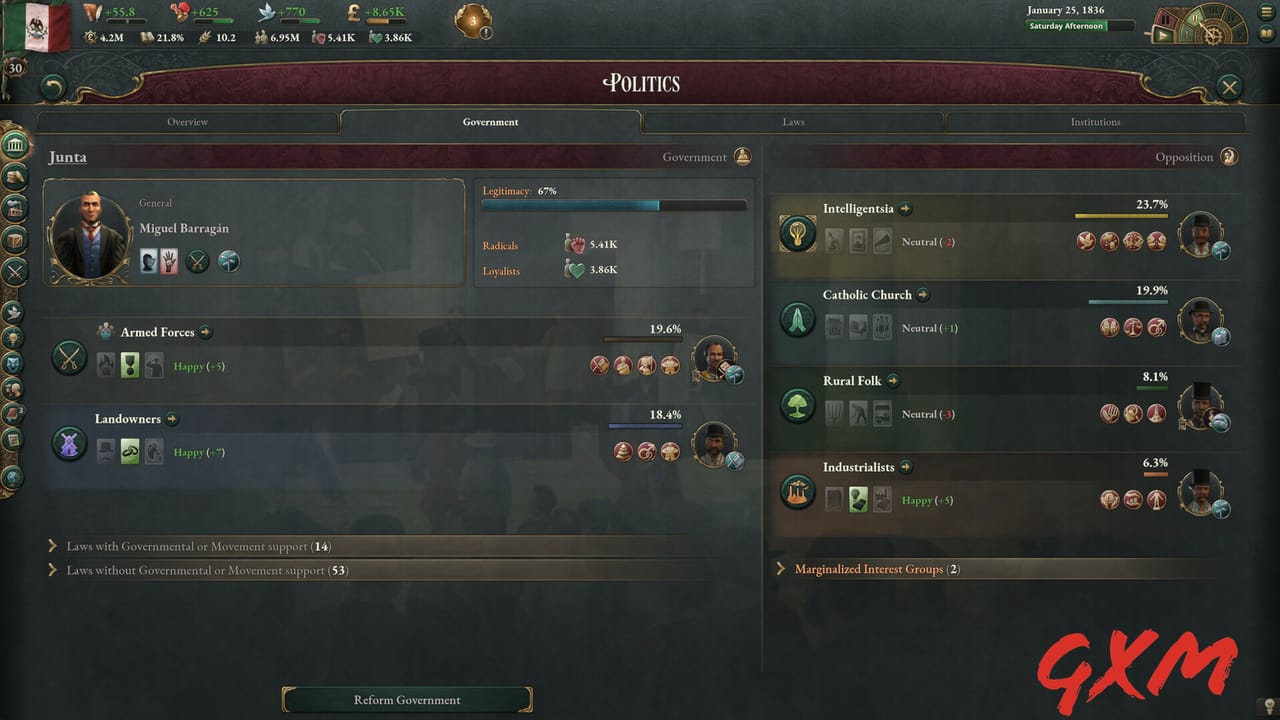Click the Legitimacy progress bar
Image resolution: width=1280 pixels, height=720 pixels.
(x=613, y=205)
